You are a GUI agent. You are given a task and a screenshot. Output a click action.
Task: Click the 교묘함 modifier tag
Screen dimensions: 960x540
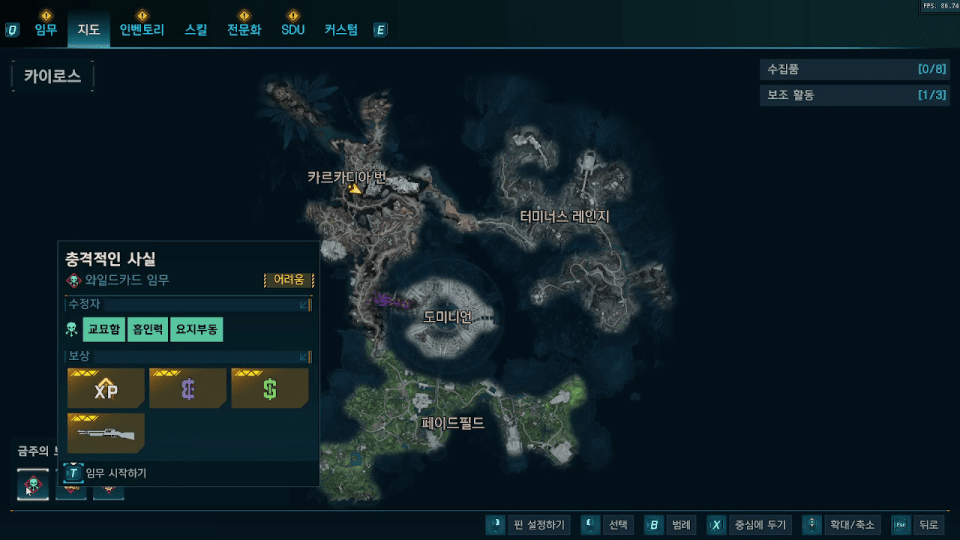point(103,329)
